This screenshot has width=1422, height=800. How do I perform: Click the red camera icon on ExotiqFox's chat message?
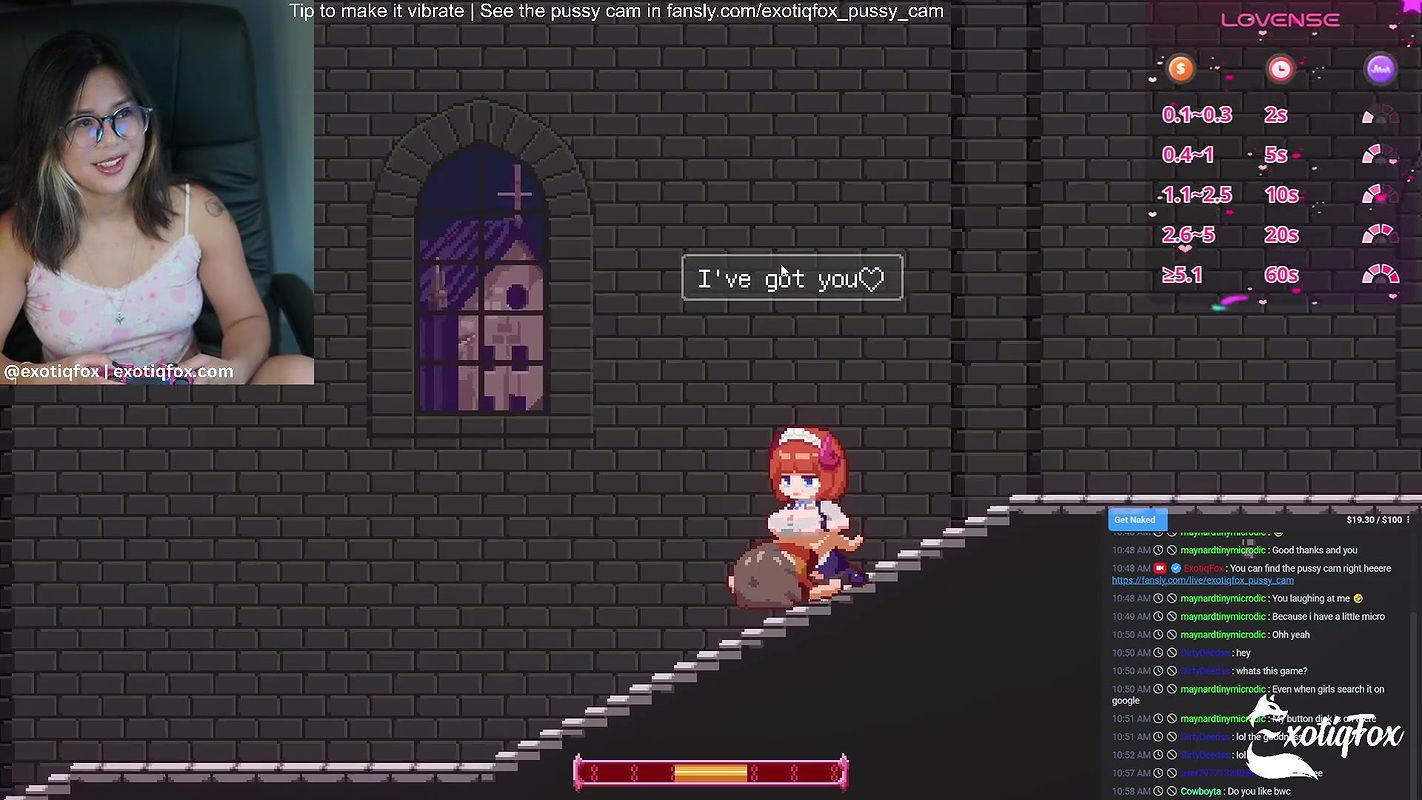1160,568
